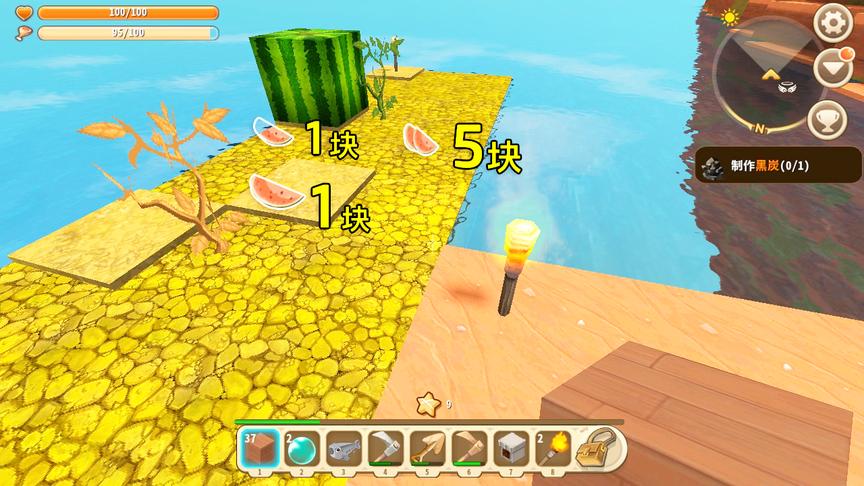This screenshot has width=864, height=486.
Task: Select the teal orb hotbar slot
Action: tap(298, 449)
